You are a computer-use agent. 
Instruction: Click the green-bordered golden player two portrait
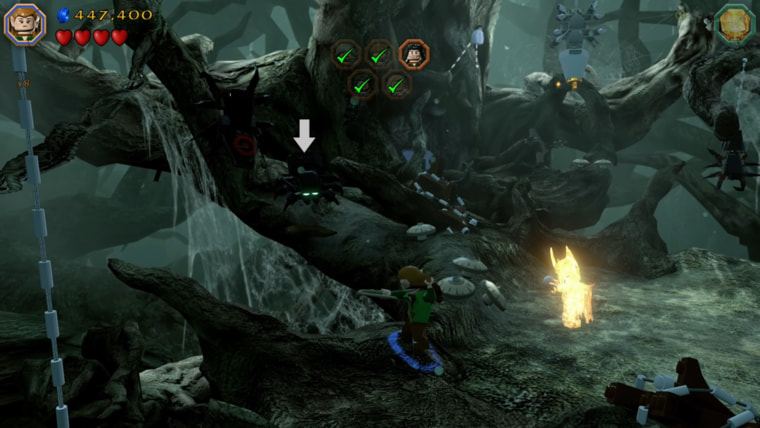pos(735,24)
